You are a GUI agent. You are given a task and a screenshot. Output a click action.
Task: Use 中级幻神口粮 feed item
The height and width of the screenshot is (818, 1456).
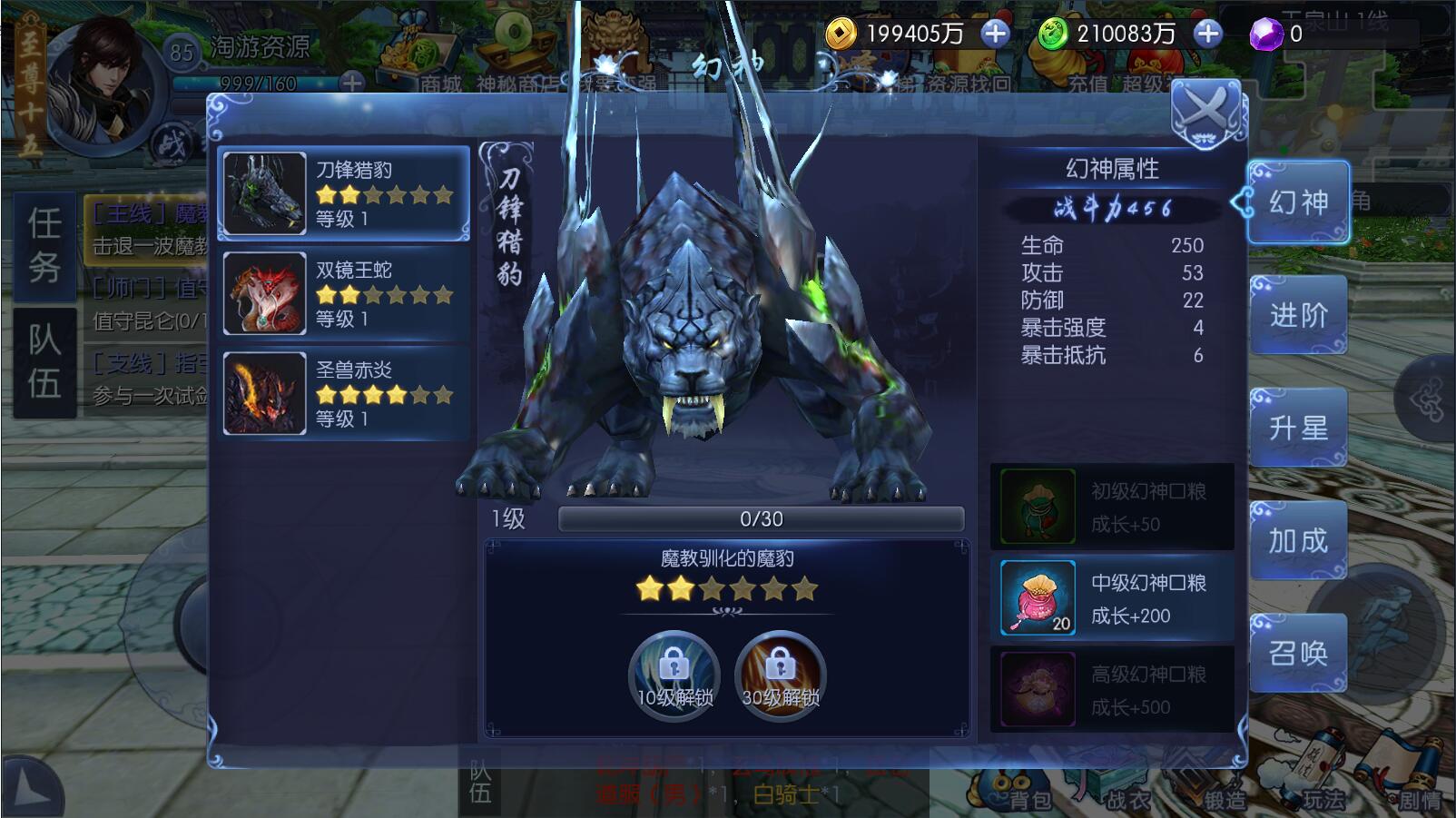click(1113, 598)
